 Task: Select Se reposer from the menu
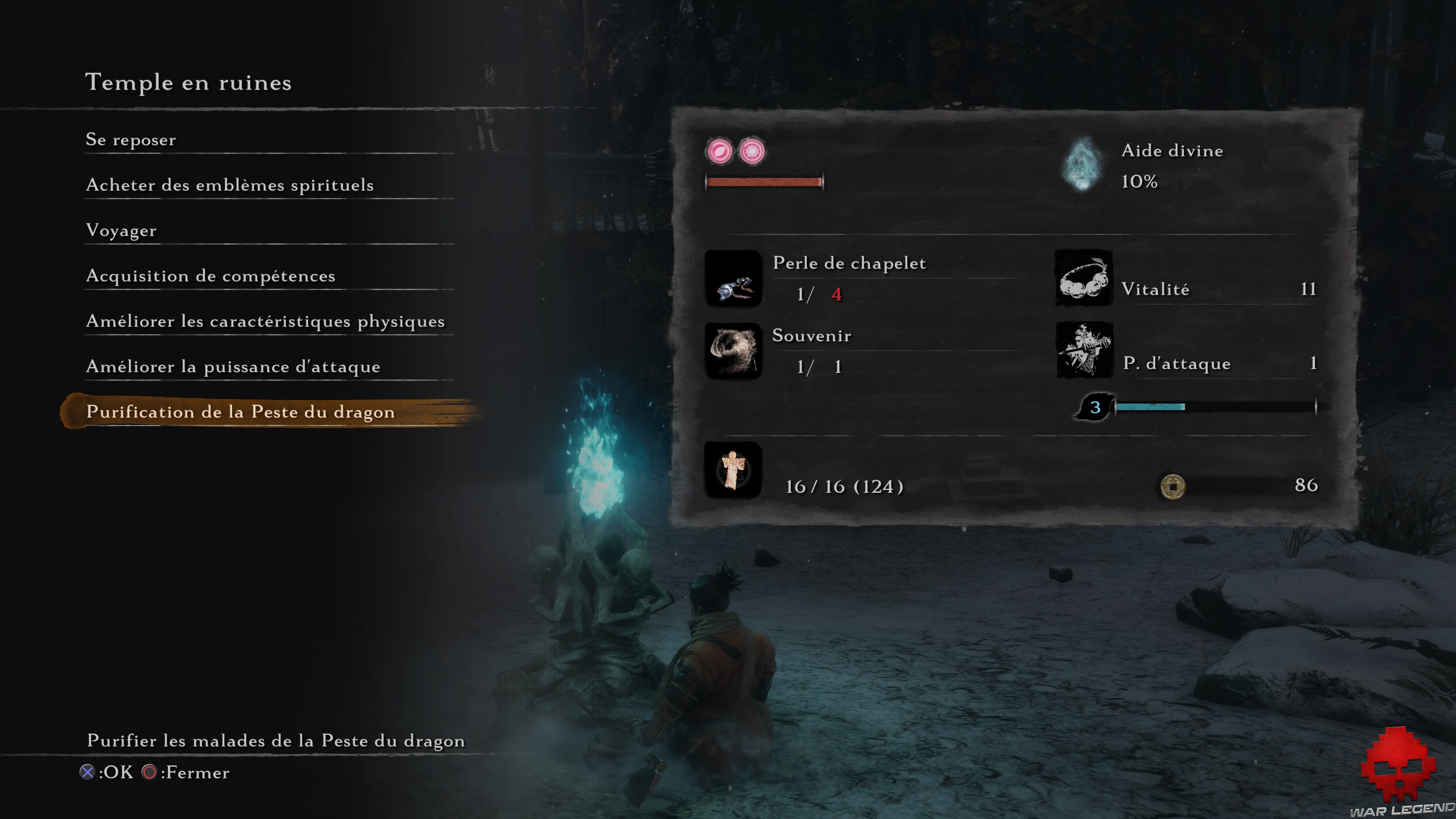pos(130,140)
